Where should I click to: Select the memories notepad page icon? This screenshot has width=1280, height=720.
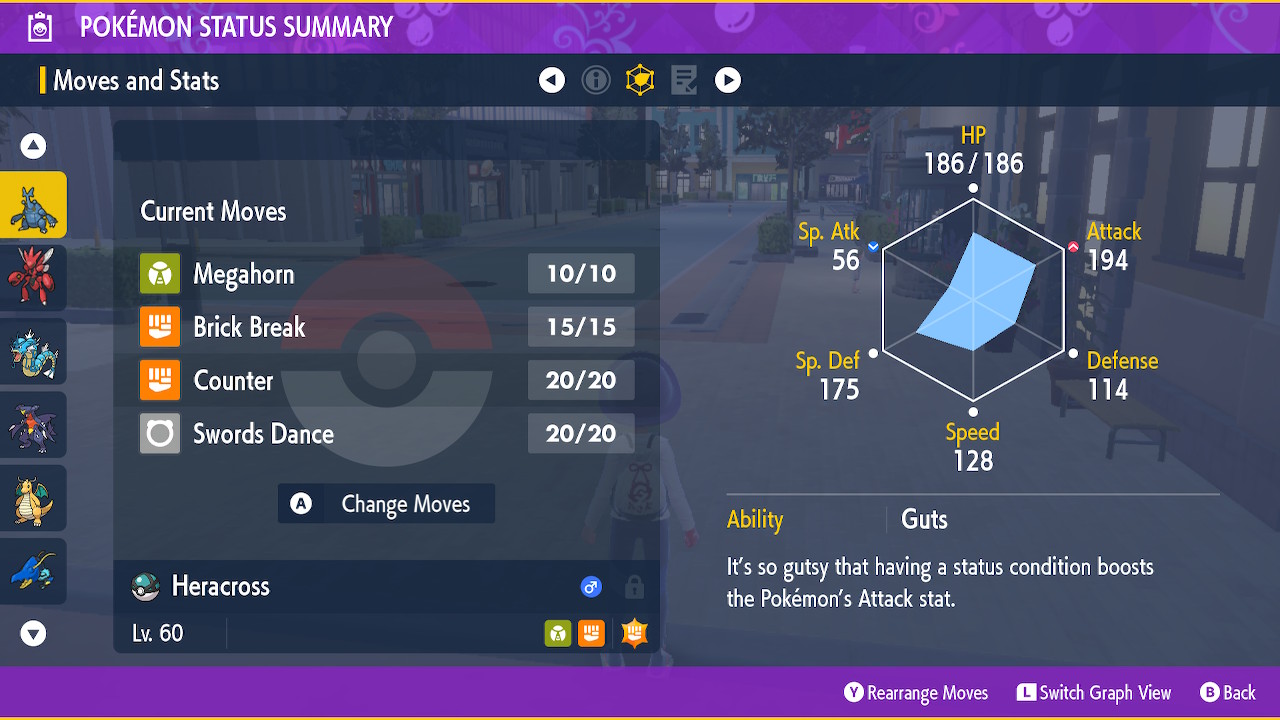pyautogui.click(x=684, y=80)
